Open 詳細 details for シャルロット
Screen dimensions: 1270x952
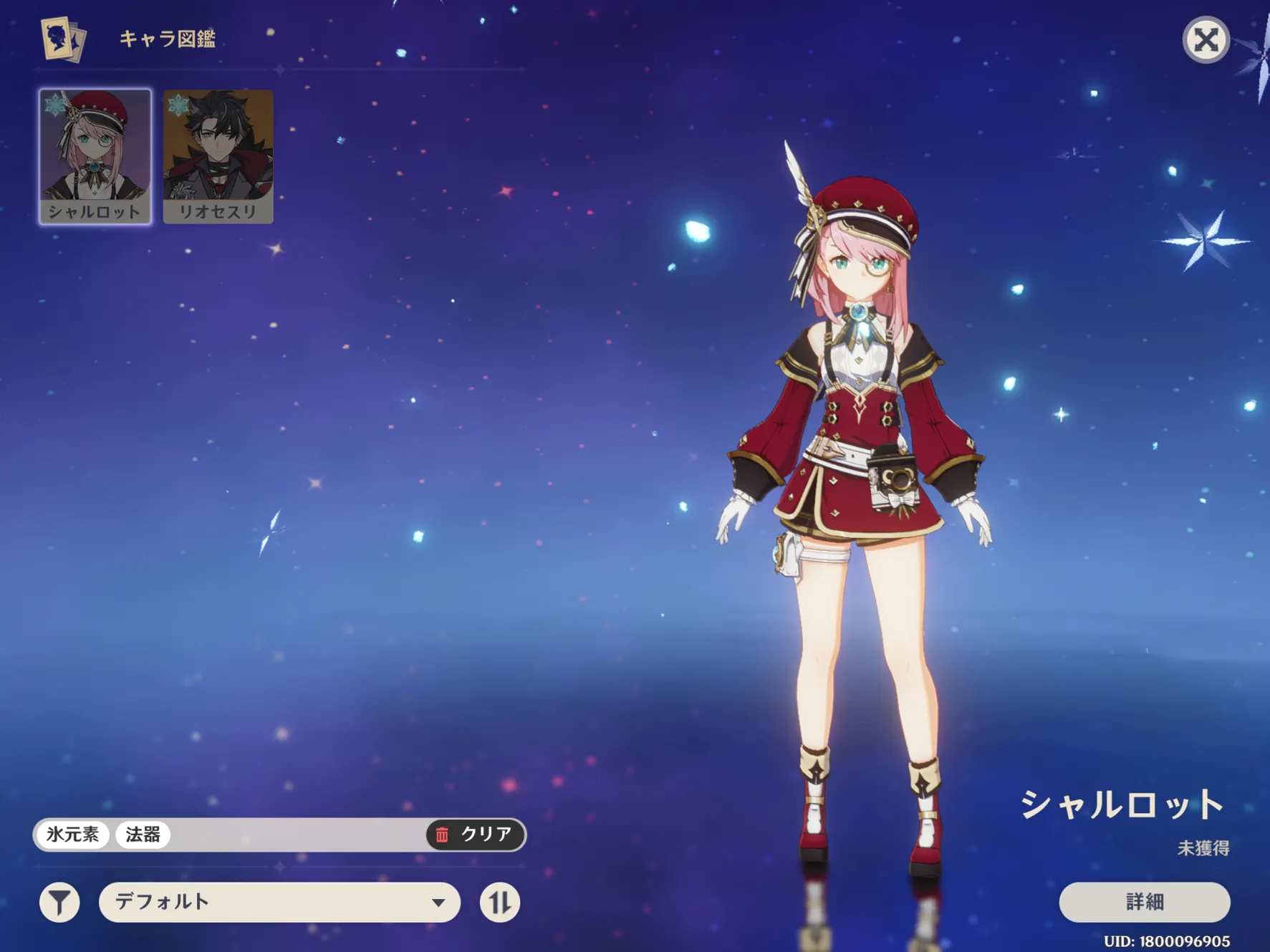tap(1144, 902)
